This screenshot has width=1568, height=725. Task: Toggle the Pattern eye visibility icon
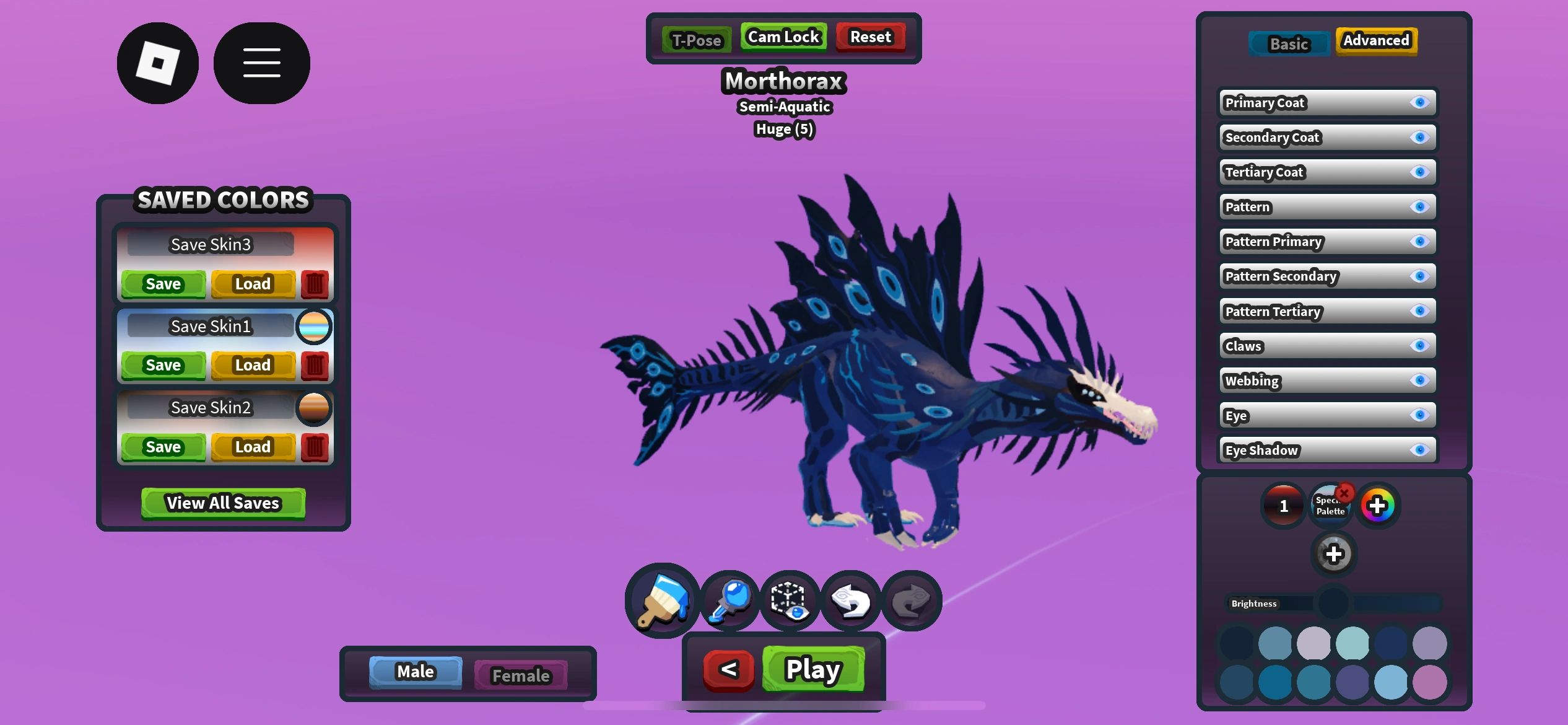[1420, 207]
